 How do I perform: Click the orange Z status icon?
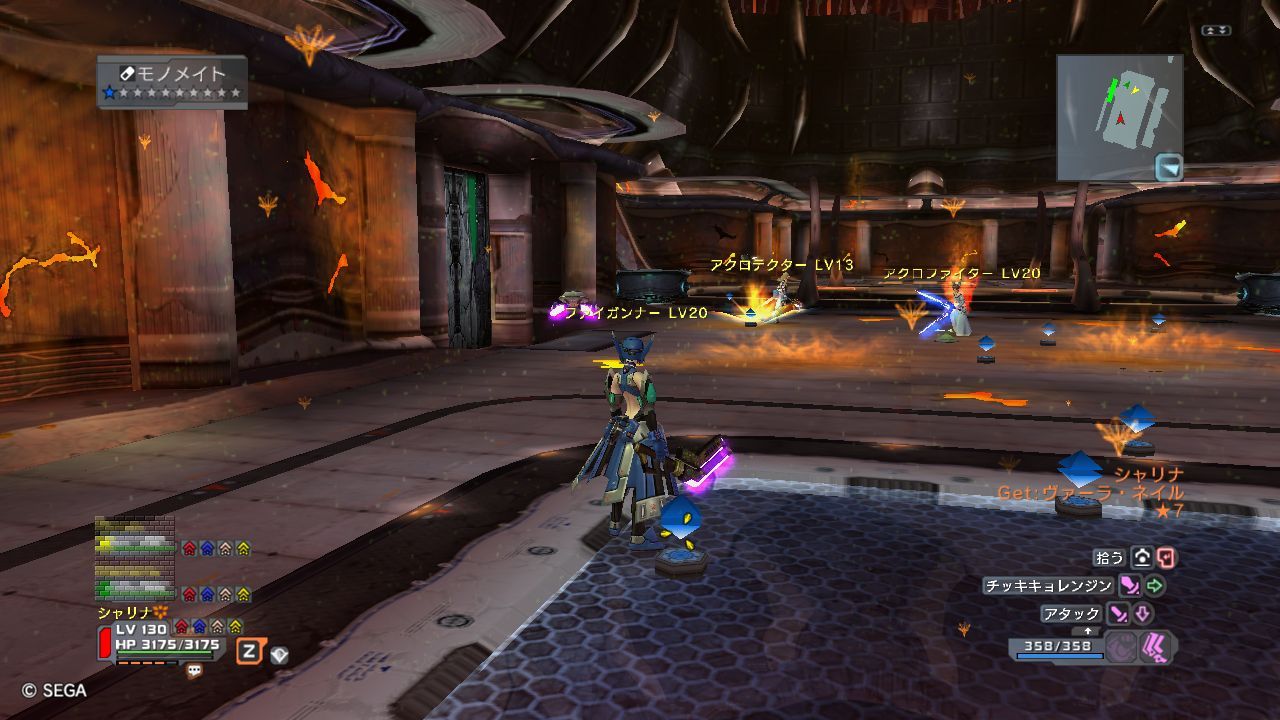click(x=249, y=652)
